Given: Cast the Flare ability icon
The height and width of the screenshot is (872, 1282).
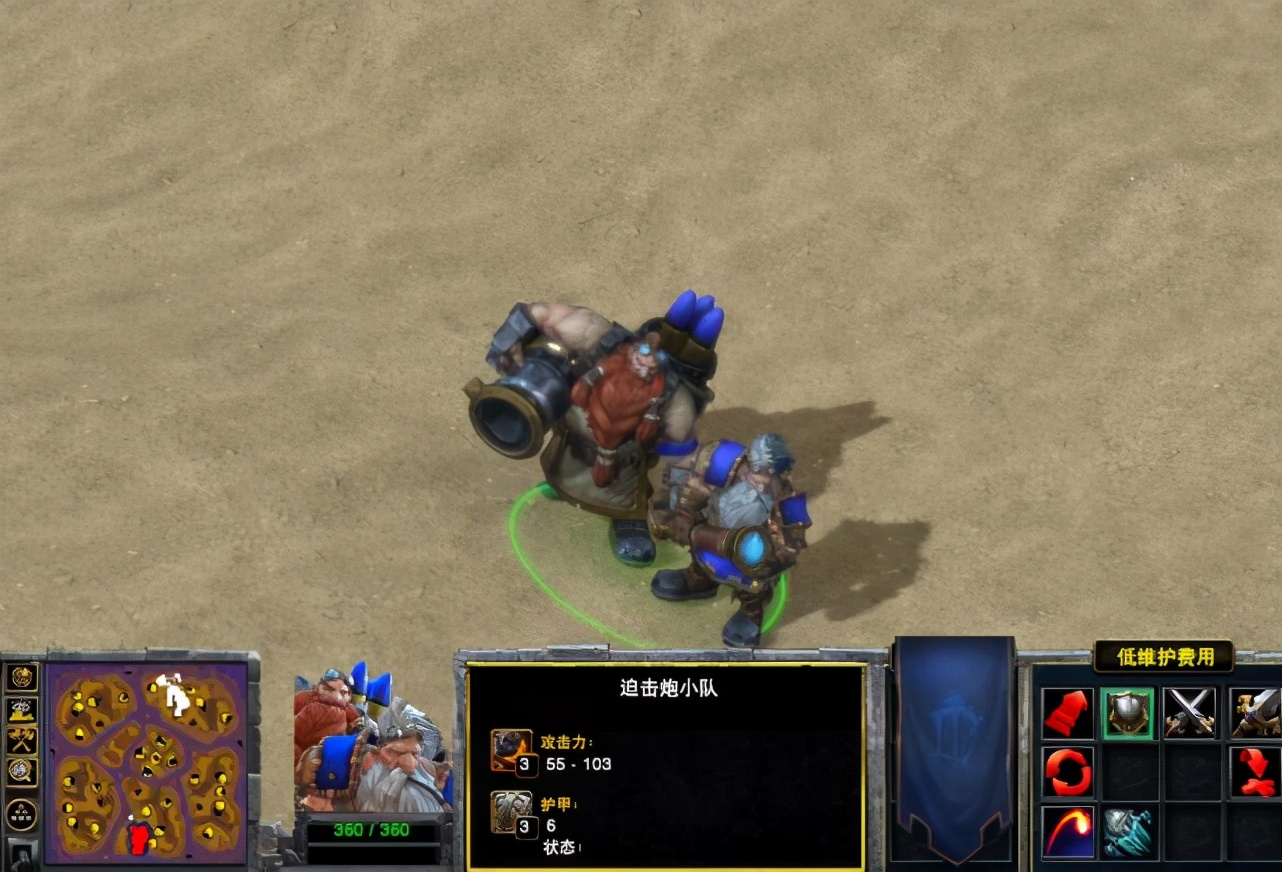Looking at the screenshot, I should 1070,833.
